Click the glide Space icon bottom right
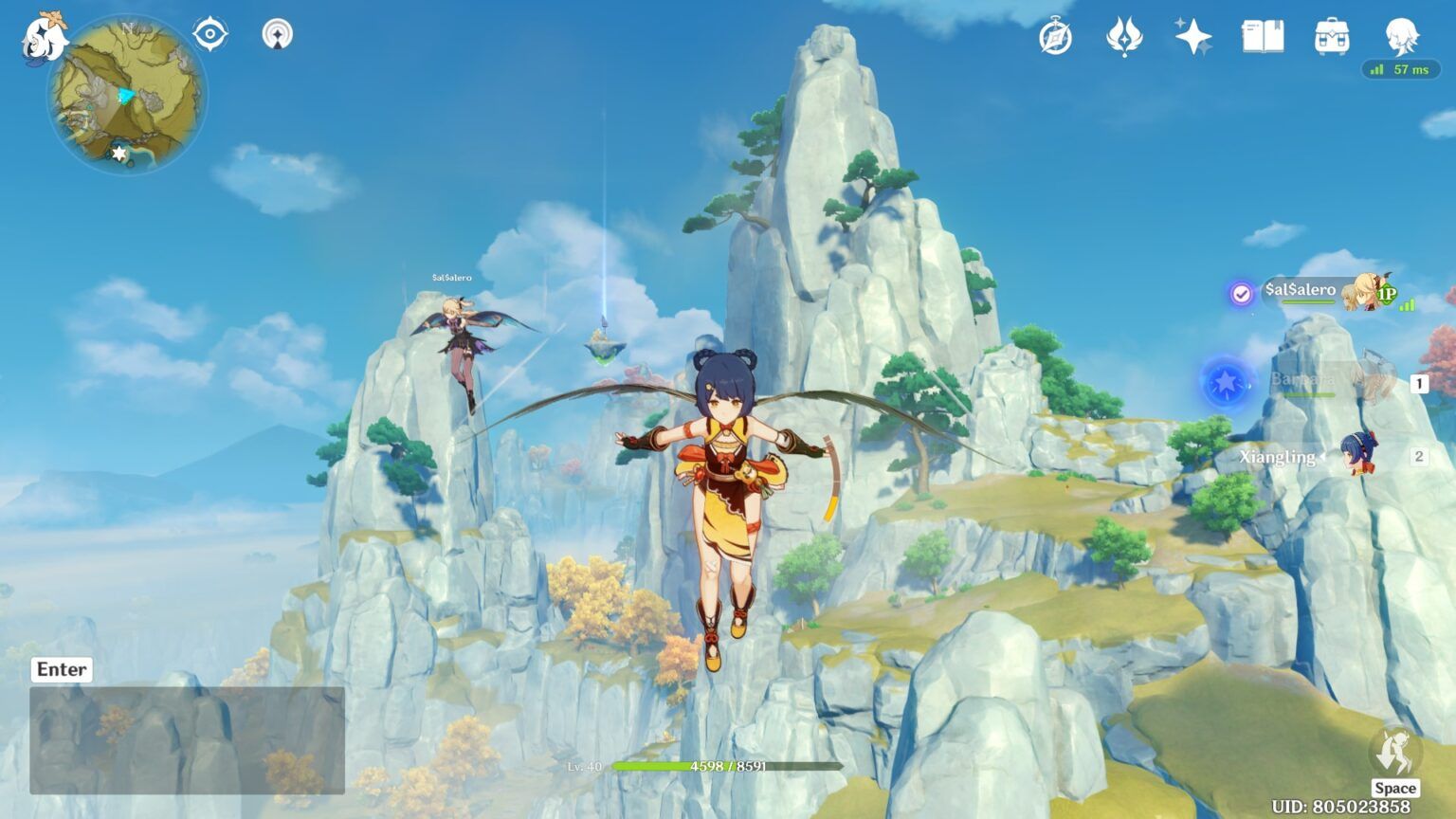 tap(1395, 749)
